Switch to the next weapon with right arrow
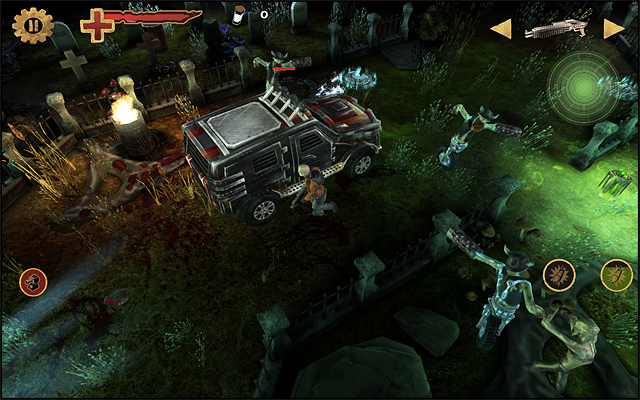This screenshot has width=640, height=400. pyautogui.click(x=613, y=29)
